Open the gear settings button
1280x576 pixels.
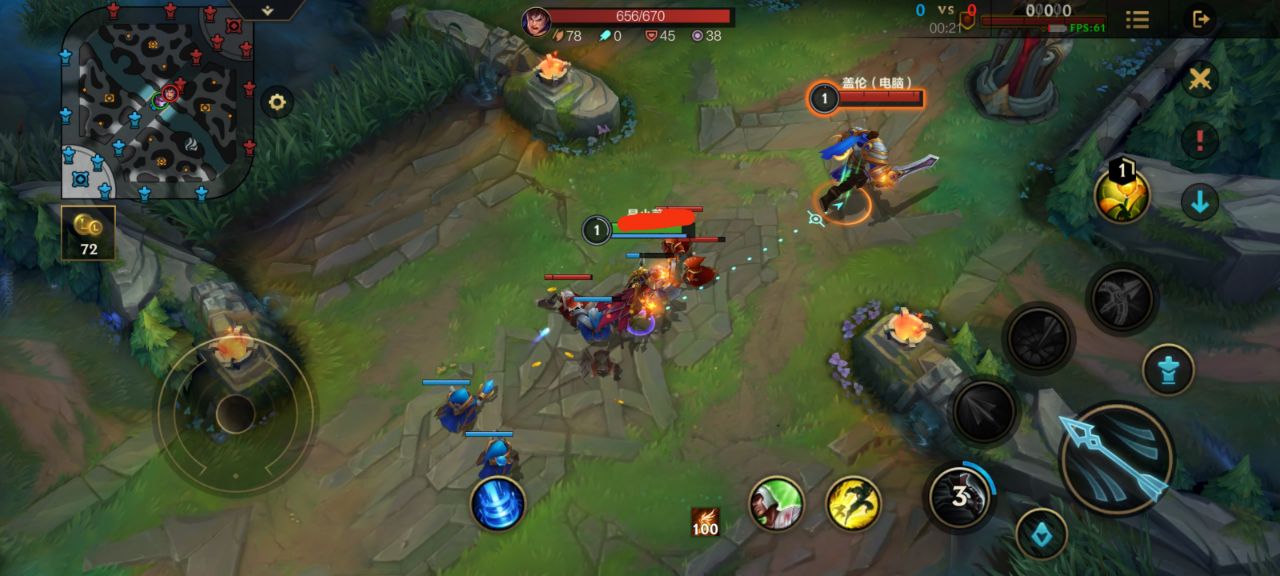277,102
